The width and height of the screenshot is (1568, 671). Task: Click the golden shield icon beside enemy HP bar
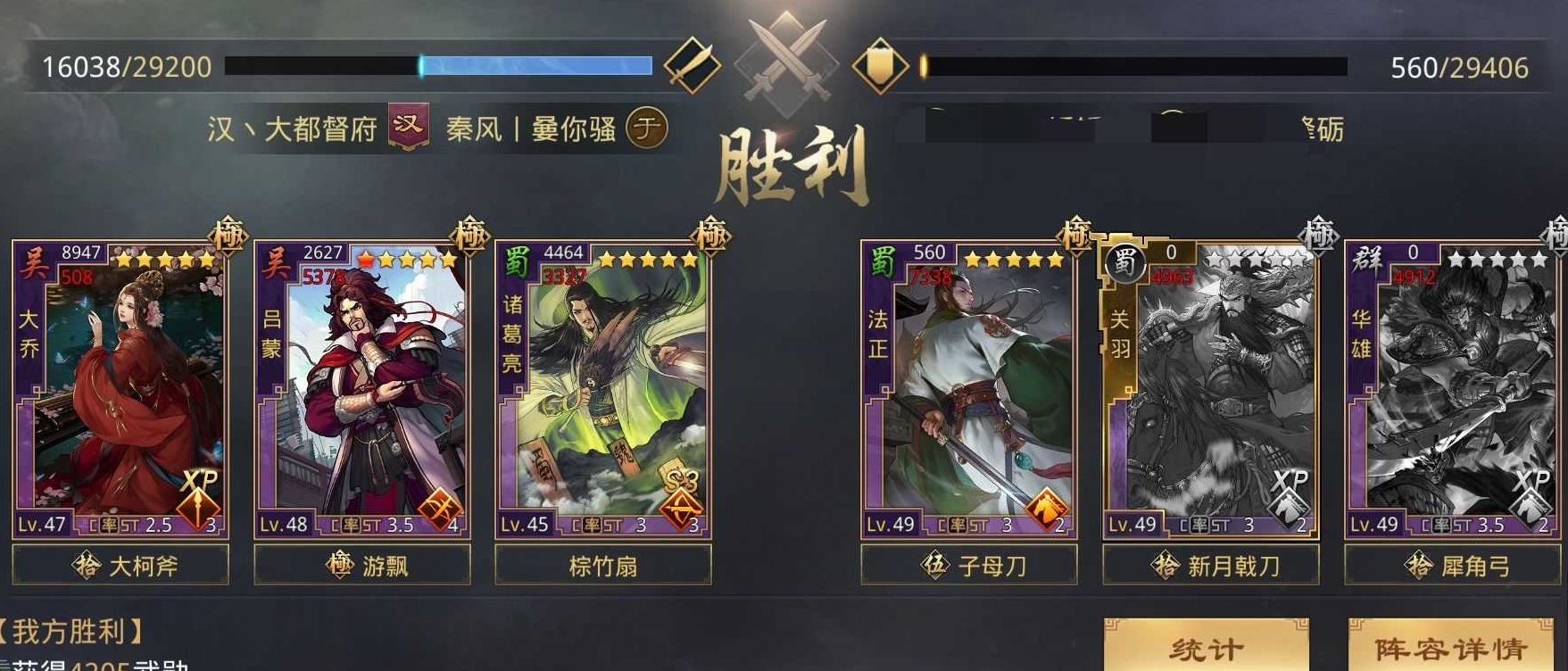coord(881,64)
